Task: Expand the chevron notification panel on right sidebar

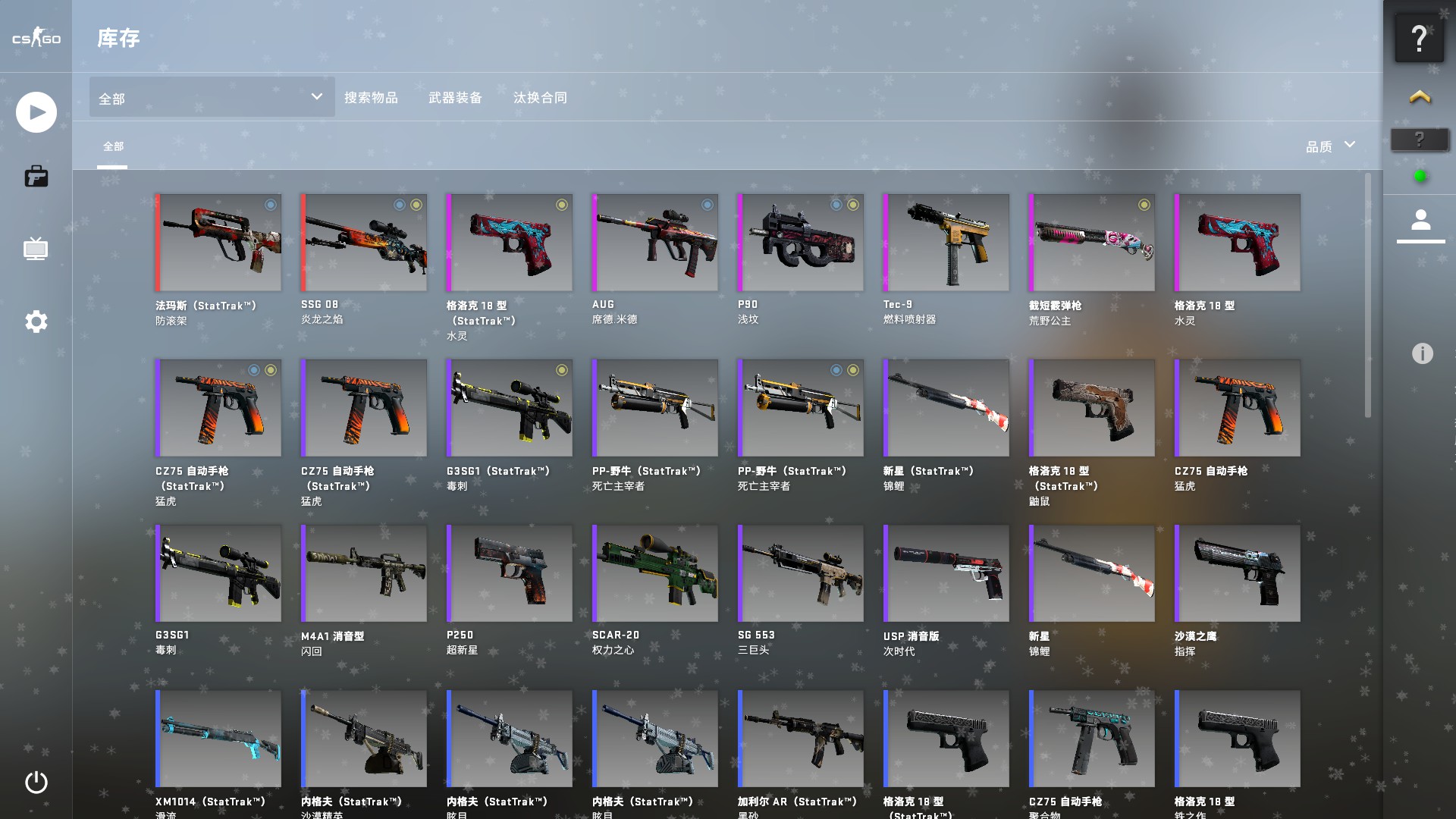Action: pyautogui.click(x=1420, y=96)
